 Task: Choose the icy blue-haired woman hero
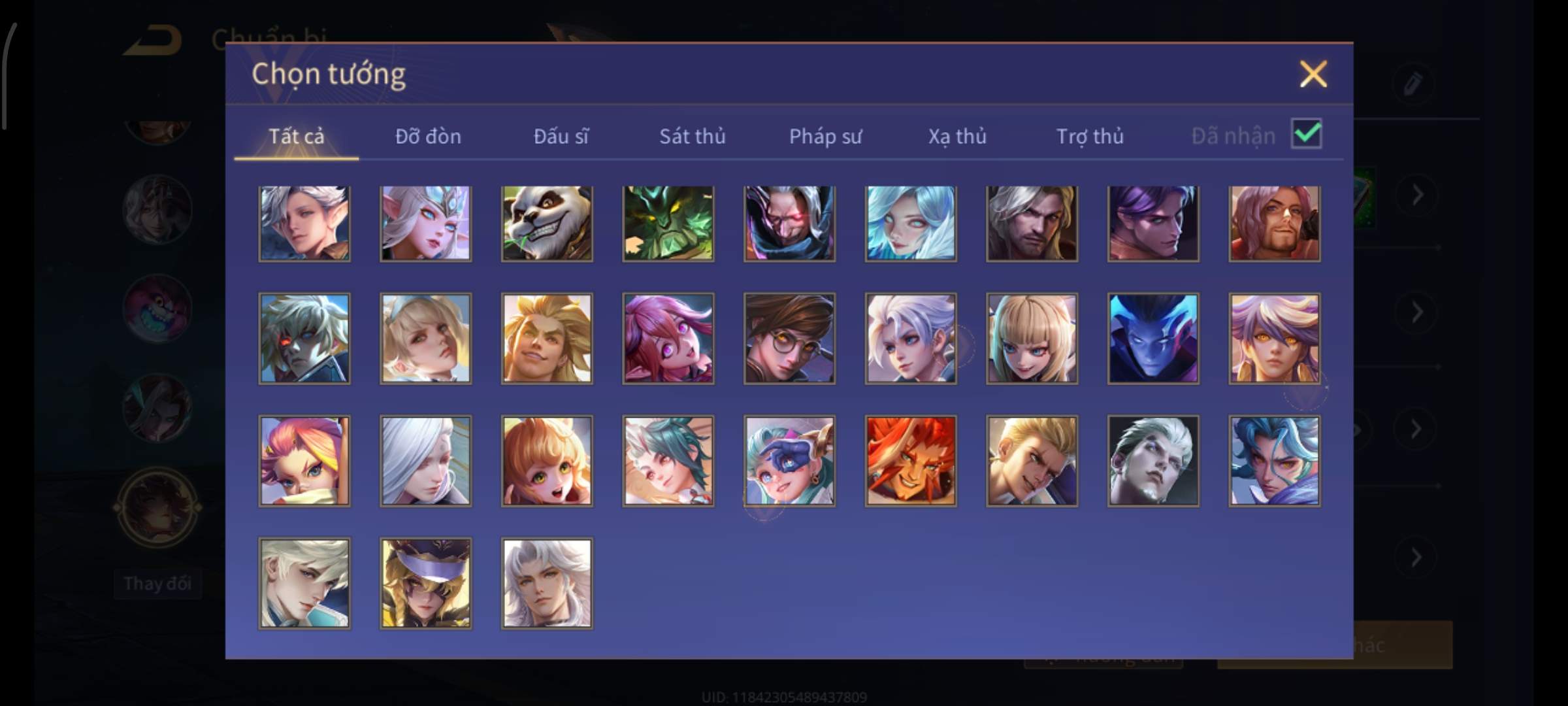tap(911, 224)
